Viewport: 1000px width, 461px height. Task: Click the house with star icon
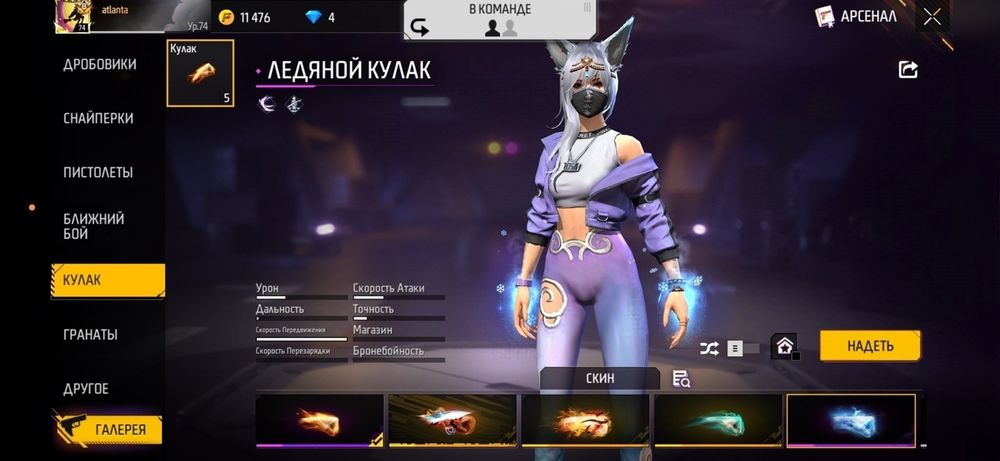[x=785, y=347]
